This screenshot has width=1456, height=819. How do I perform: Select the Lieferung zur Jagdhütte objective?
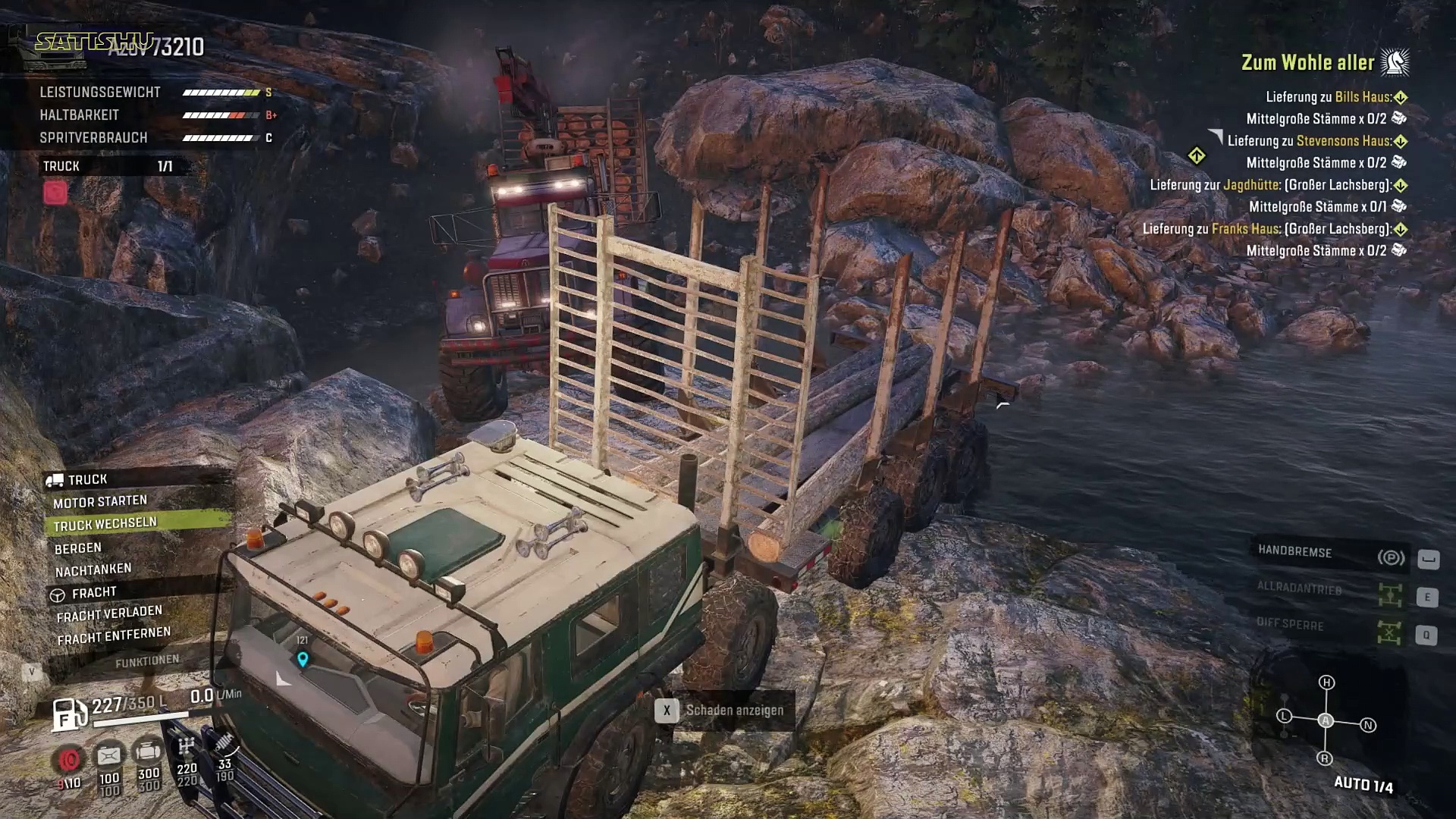coord(1270,185)
